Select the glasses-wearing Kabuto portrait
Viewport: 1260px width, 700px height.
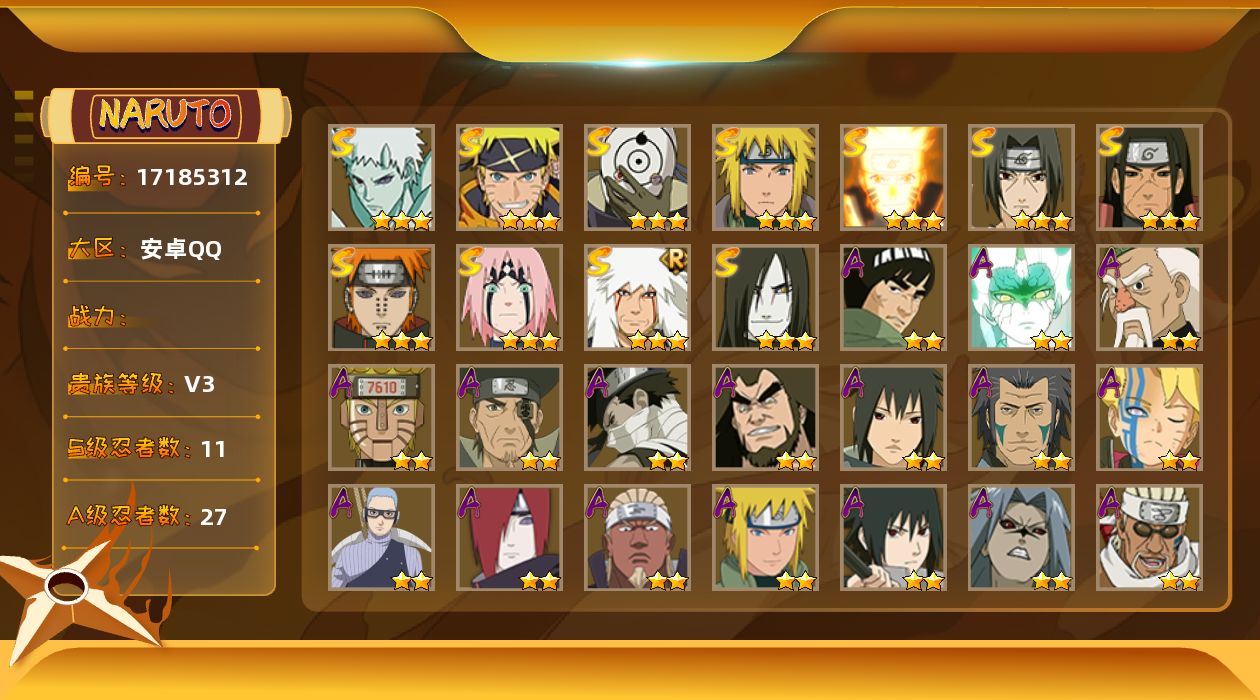tap(381, 538)
